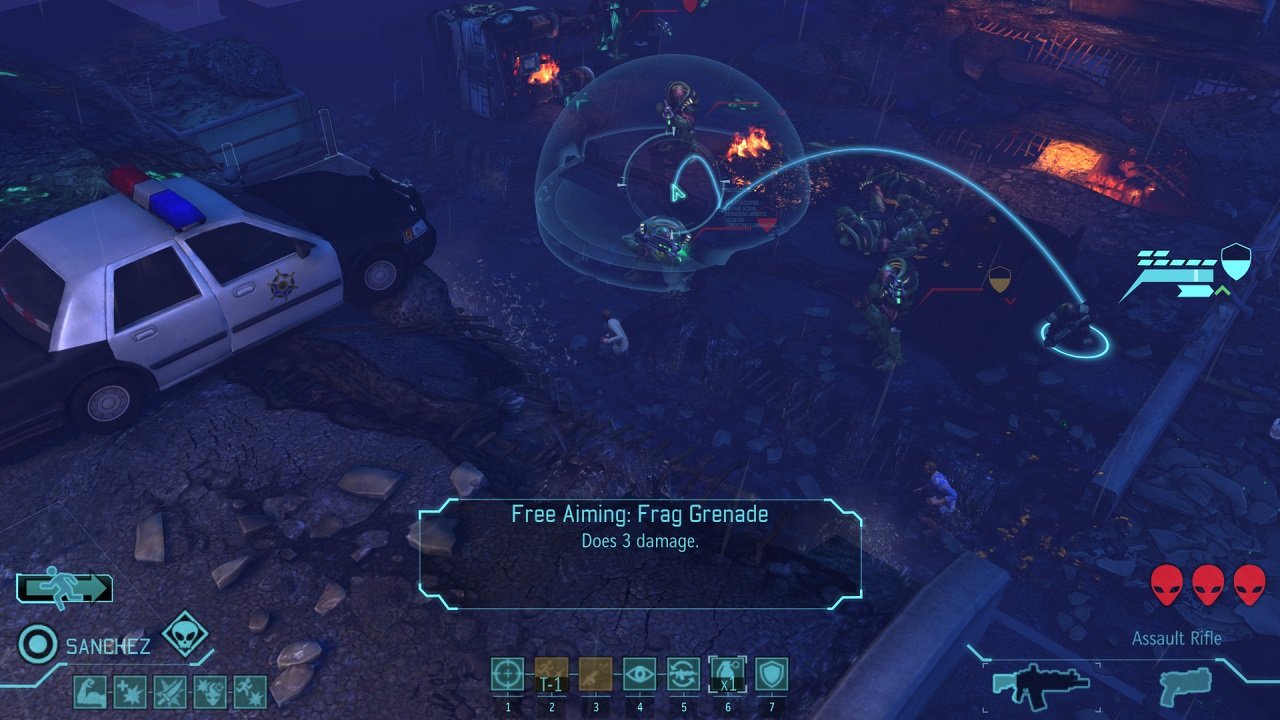Activate the Hunker Down shield ability
This screenshot has width=1280, height=720.
point(771,674)
